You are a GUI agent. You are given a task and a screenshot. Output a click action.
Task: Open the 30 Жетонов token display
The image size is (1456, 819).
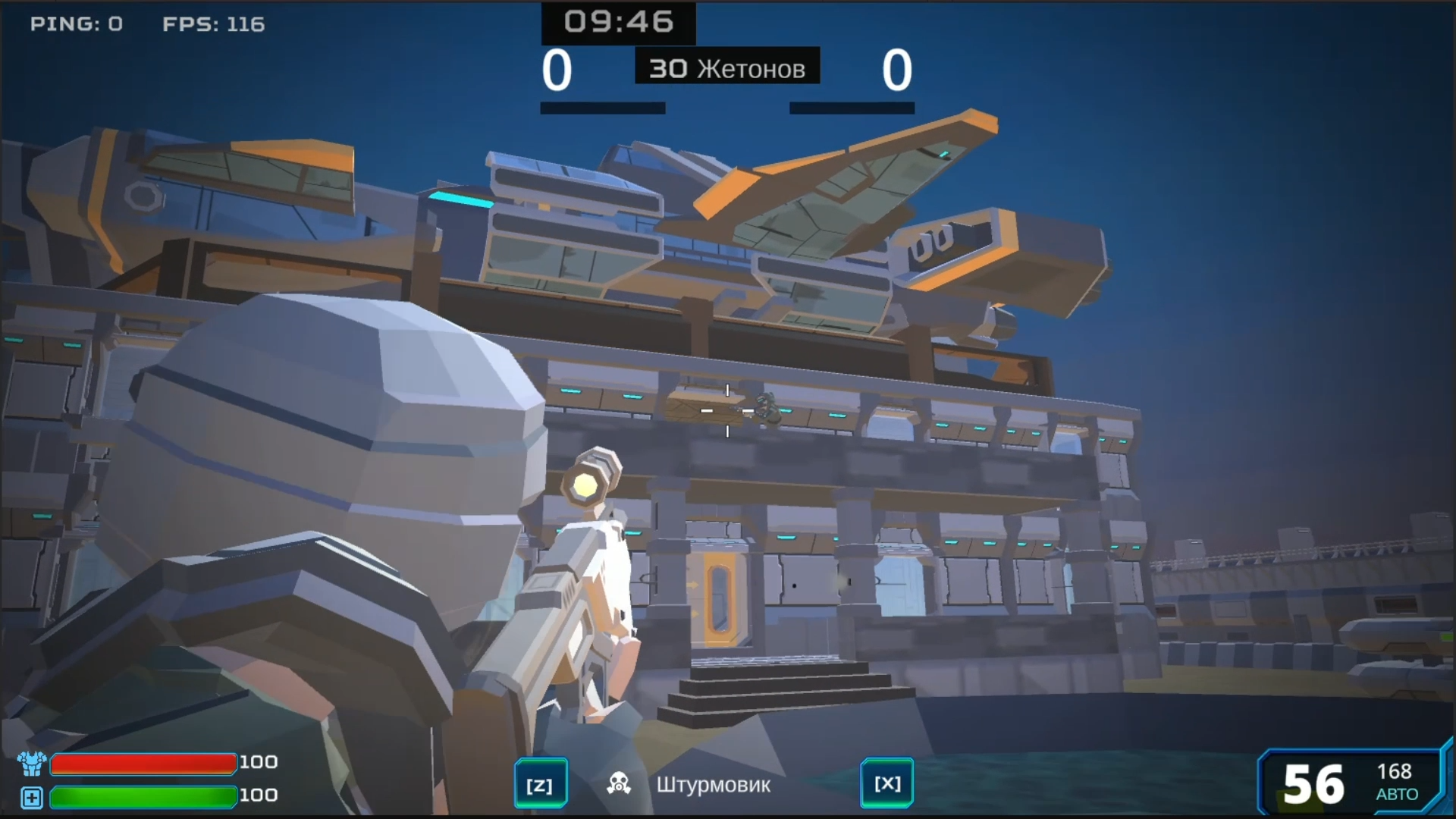pyautogui.click(x=726, y=67)
